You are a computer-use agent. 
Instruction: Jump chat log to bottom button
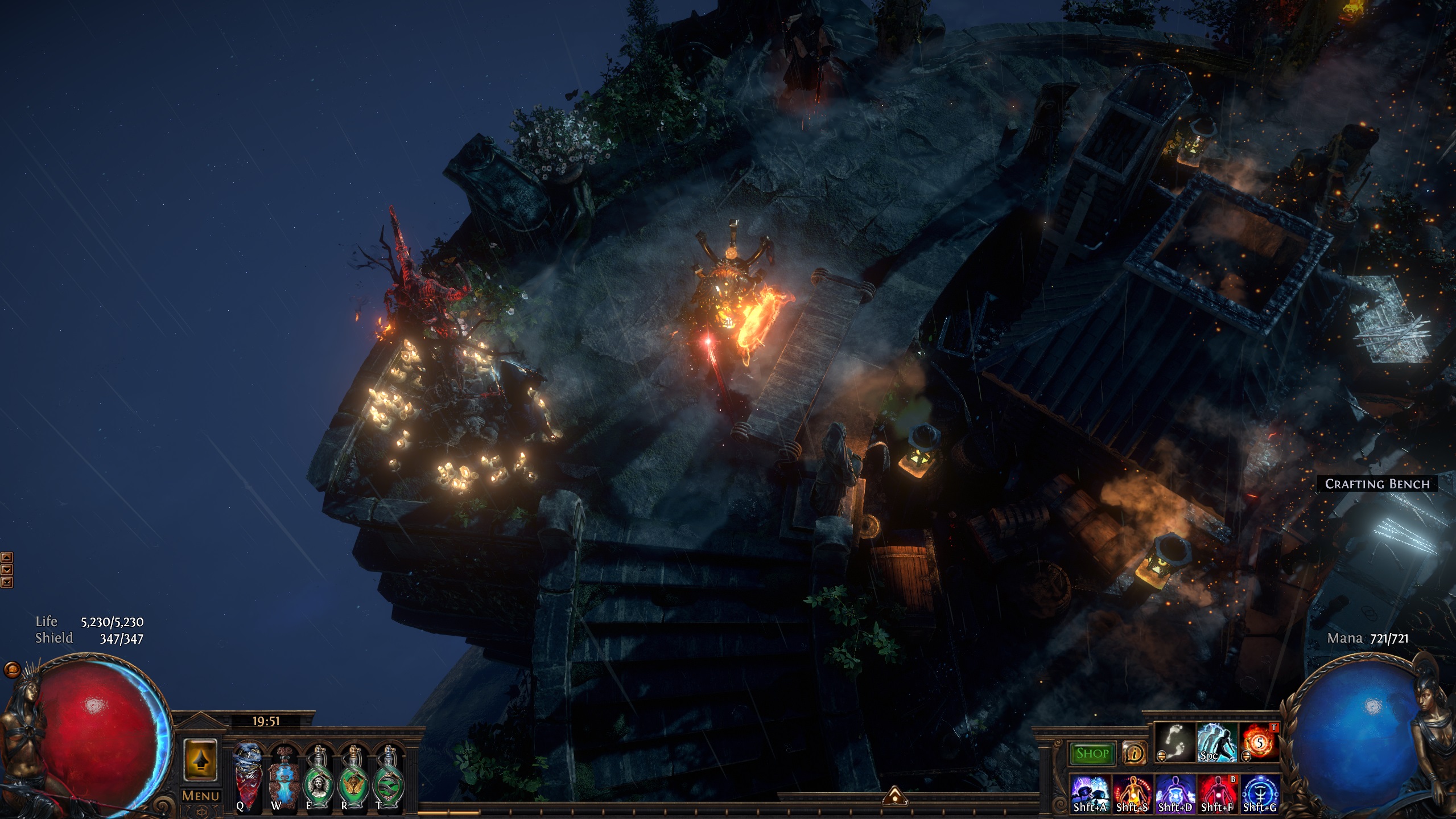click(6, 582)
